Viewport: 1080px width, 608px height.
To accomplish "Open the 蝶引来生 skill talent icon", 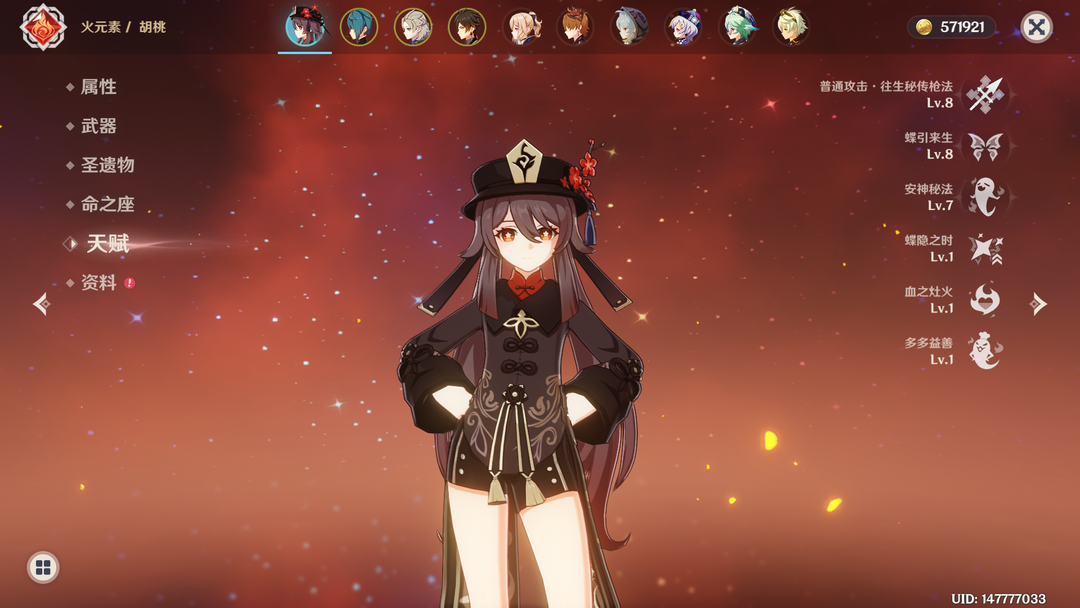I will click(x=985, y=146).
